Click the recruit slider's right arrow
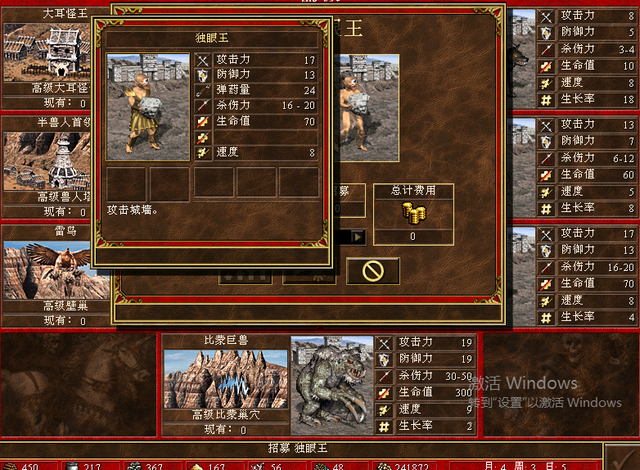 click(x=357, y=237)
